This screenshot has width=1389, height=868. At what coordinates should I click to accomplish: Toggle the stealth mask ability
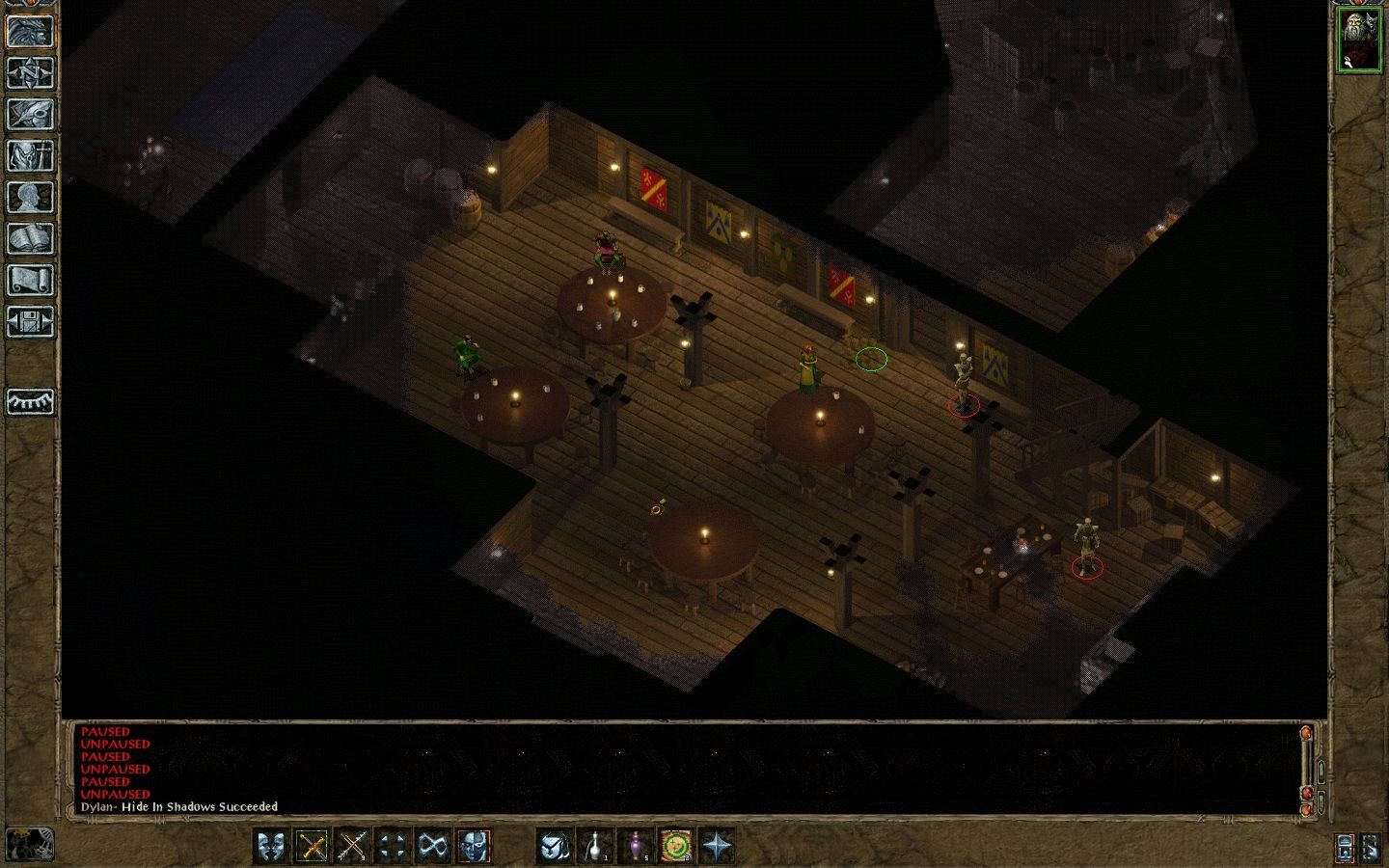tap(474, 847)
